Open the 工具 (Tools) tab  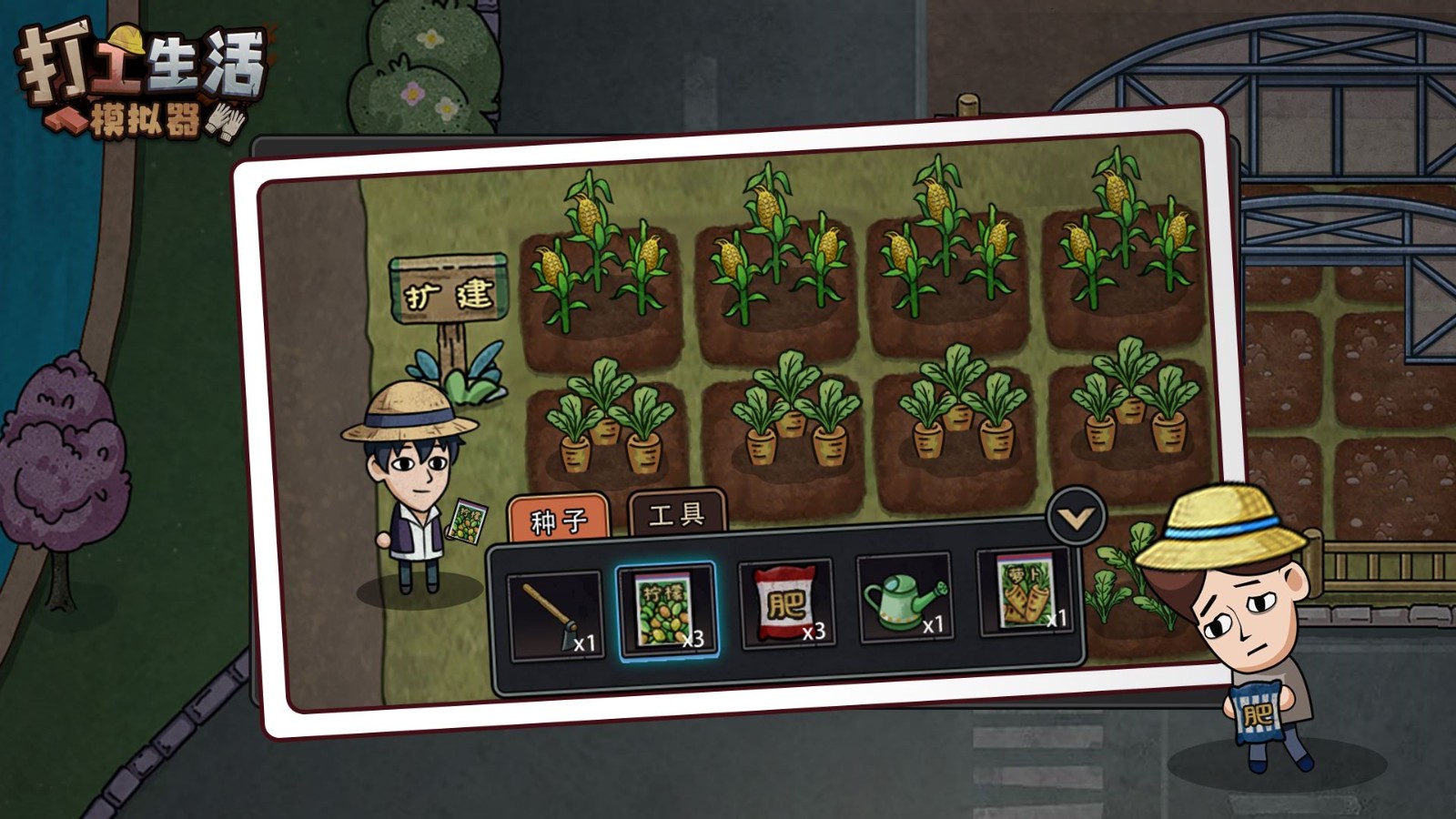click(x=677, y=515)
